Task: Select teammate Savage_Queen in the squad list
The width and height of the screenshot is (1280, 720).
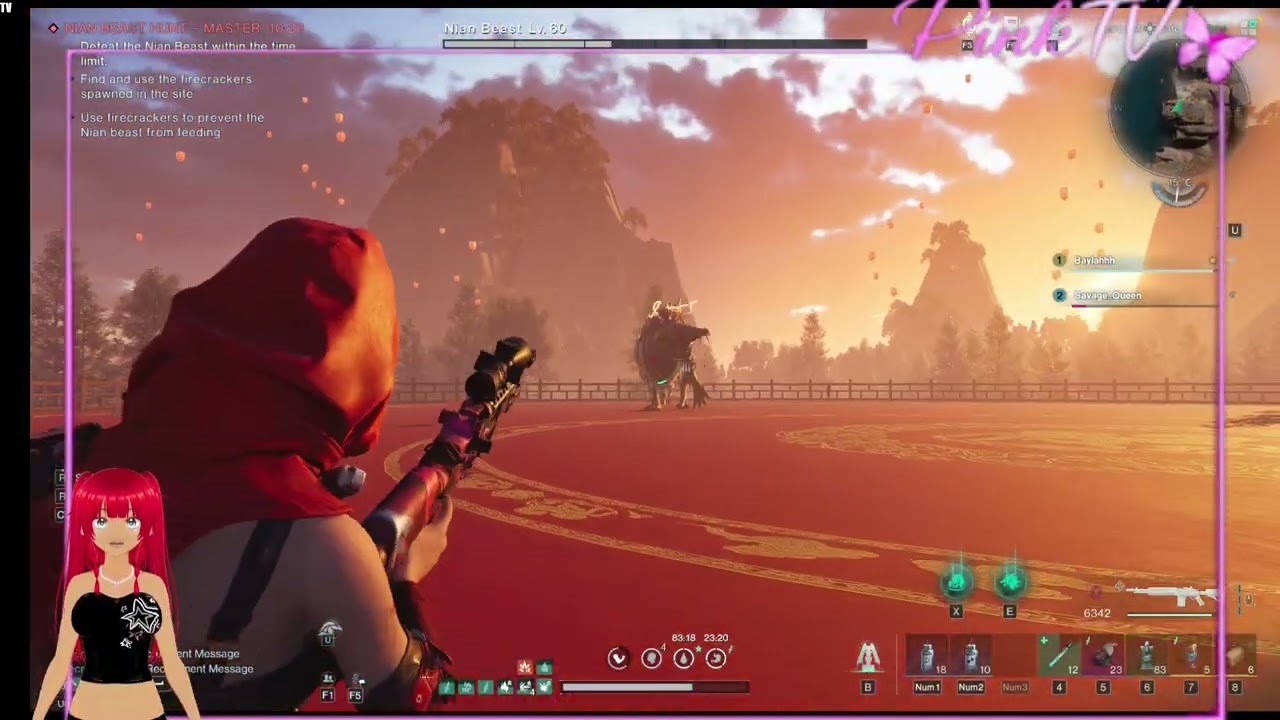Action: tap(1106, 296)
